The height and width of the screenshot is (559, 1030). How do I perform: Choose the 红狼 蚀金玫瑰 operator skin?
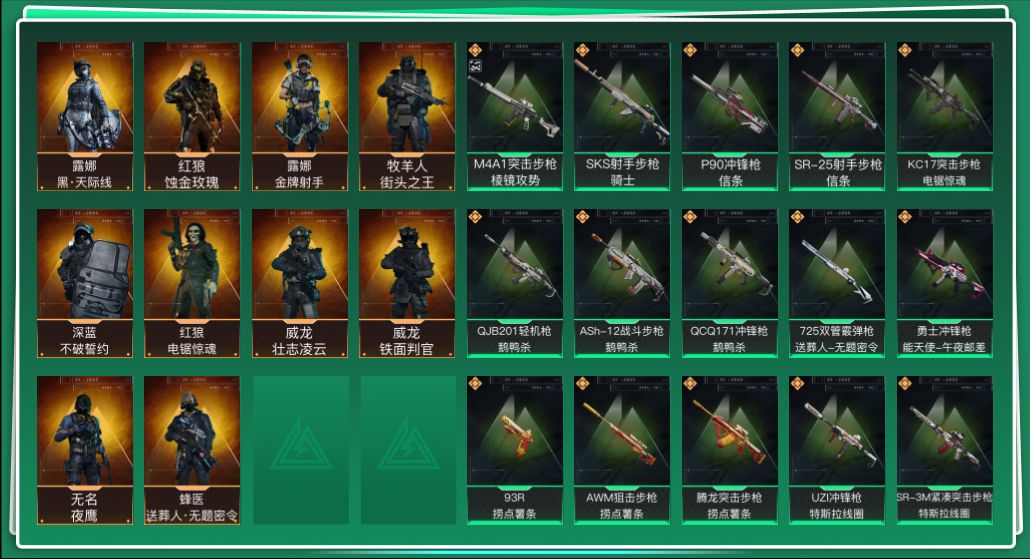pyautogui.click(x=192, y=116)
